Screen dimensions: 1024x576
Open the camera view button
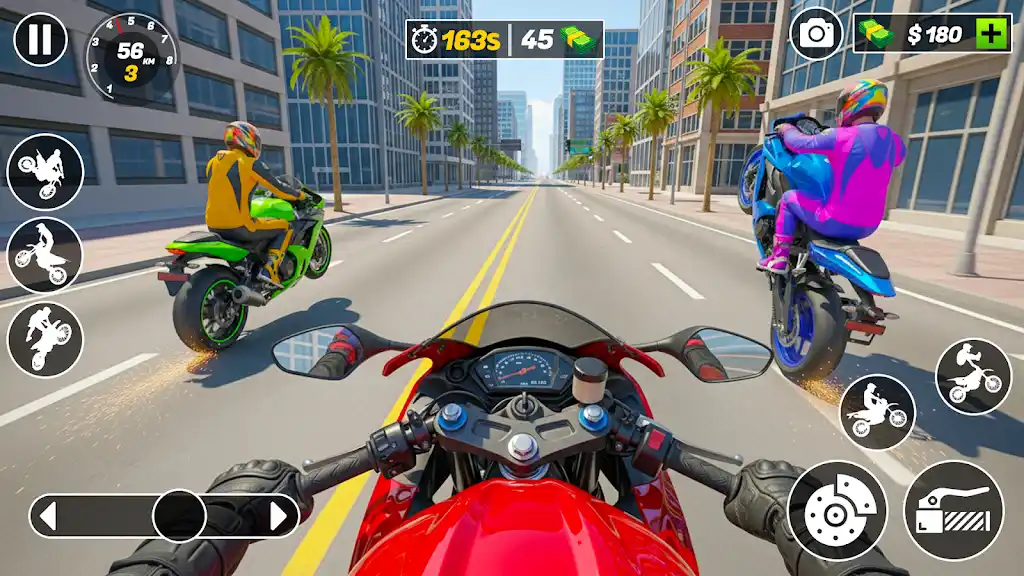point(817,34)
